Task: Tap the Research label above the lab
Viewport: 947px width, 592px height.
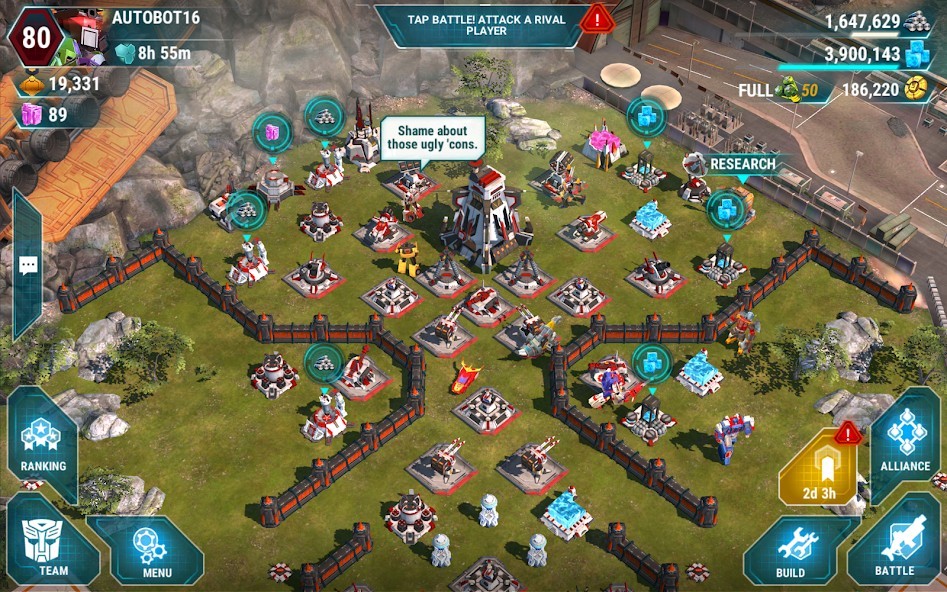Action: tap(742, 164)
